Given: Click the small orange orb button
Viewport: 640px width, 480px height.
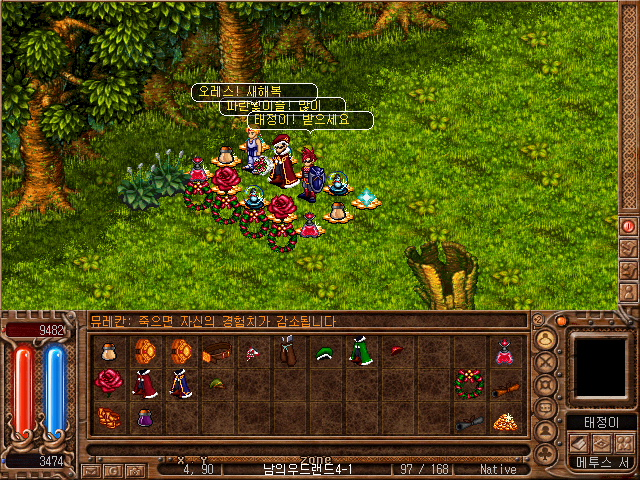Looking at the screenshot, I should point(561,321).
